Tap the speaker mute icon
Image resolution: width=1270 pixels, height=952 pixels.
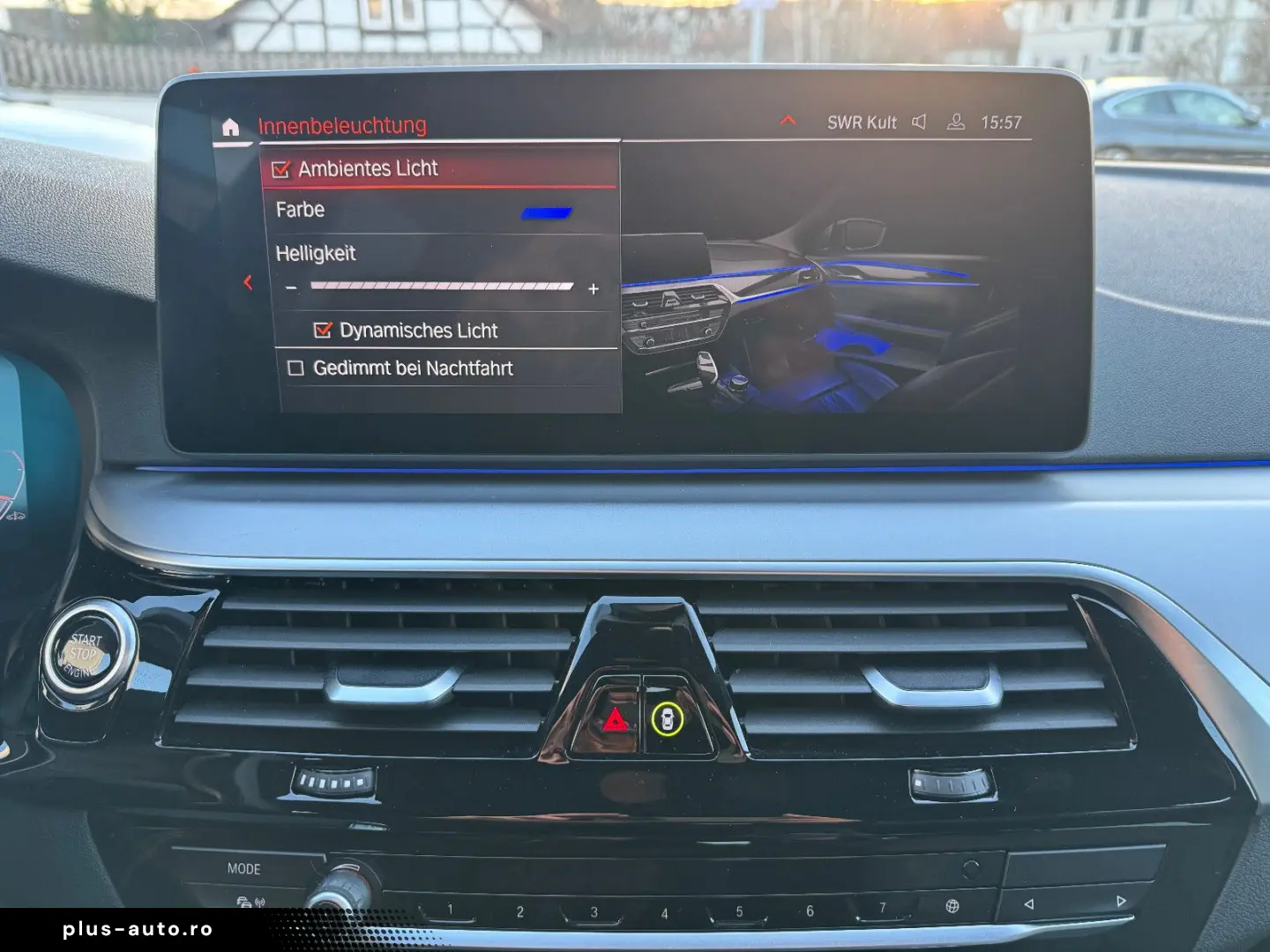click(919, 123)
